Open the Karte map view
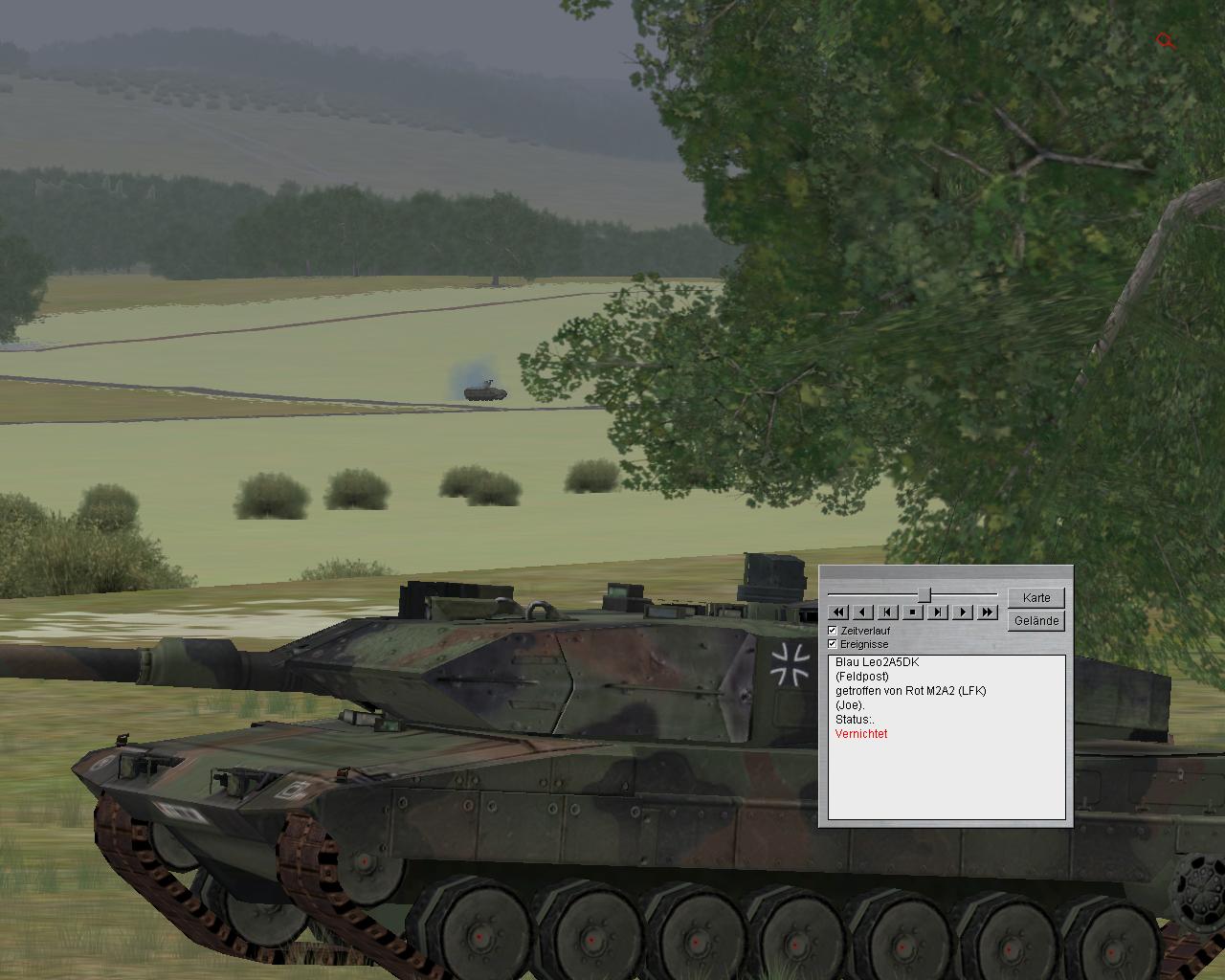 click(1036, 597)
